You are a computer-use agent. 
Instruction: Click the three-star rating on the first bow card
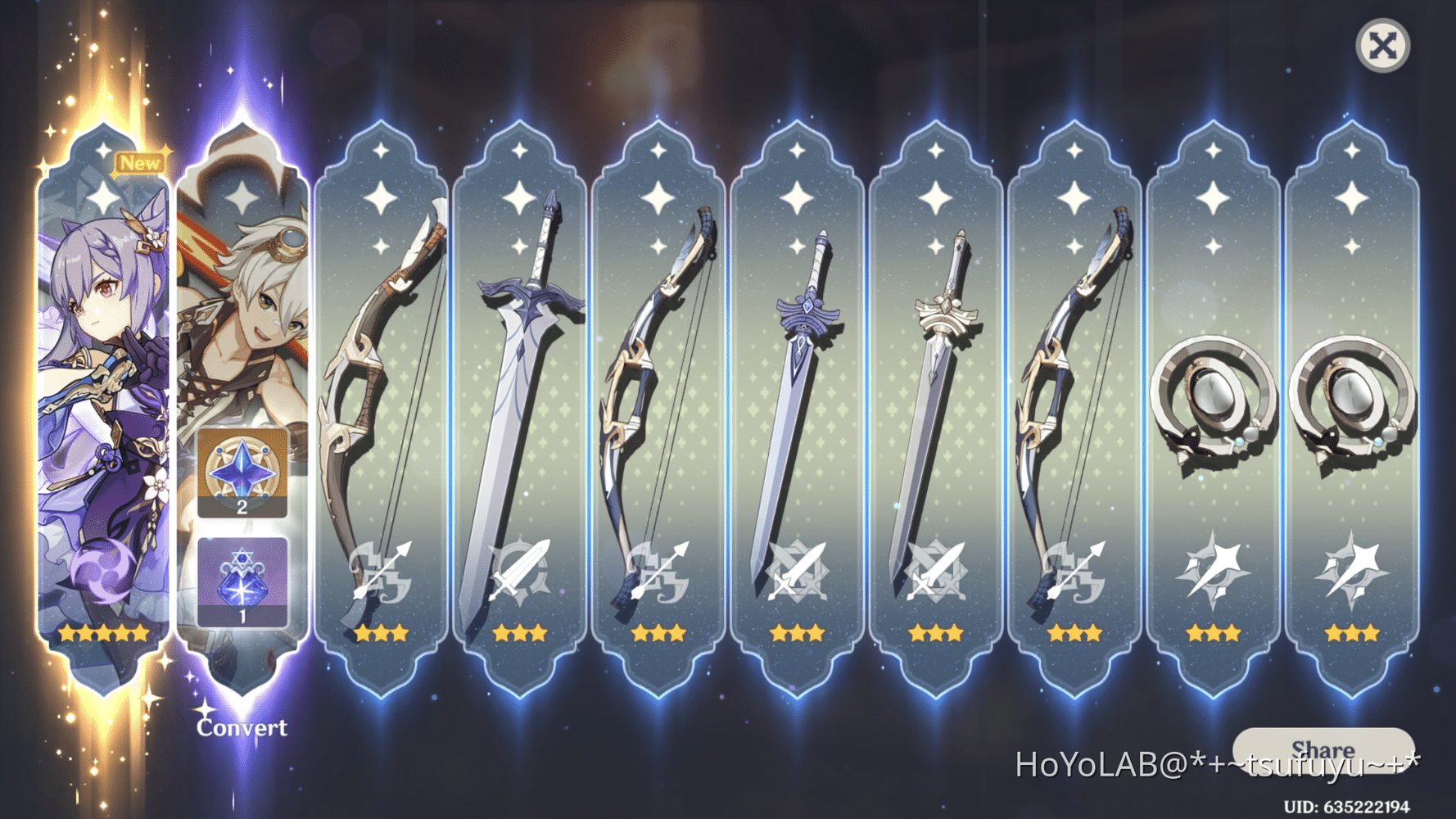click(x=381, y=632)
